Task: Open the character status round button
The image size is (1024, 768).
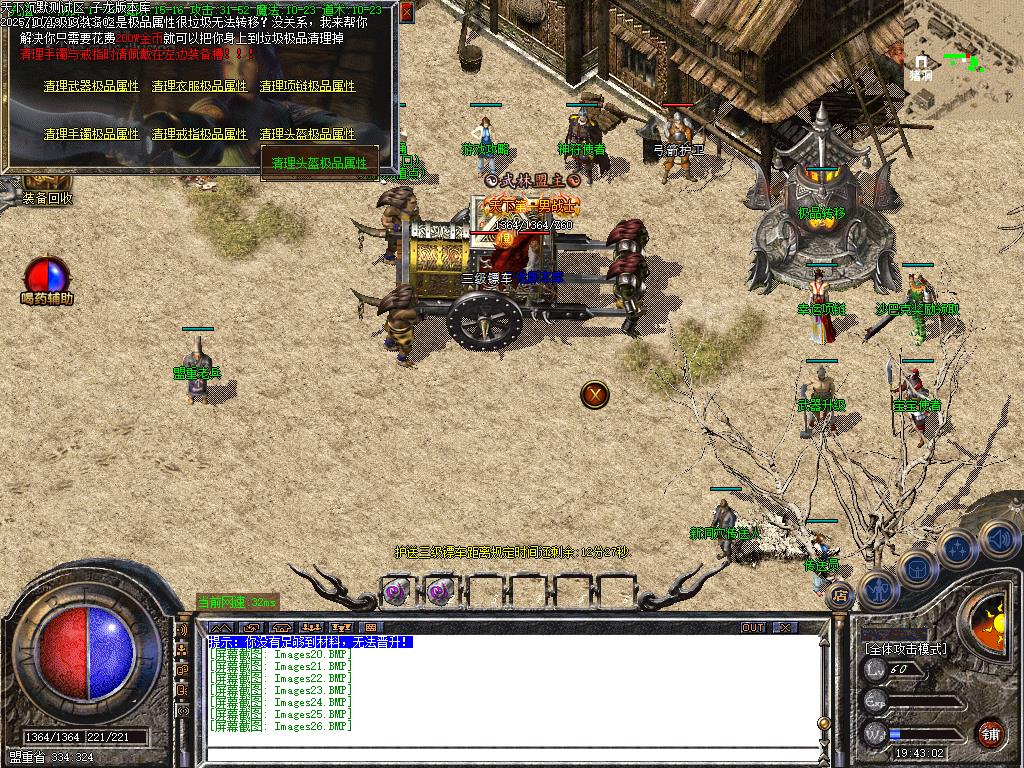Action: point(877,590)
